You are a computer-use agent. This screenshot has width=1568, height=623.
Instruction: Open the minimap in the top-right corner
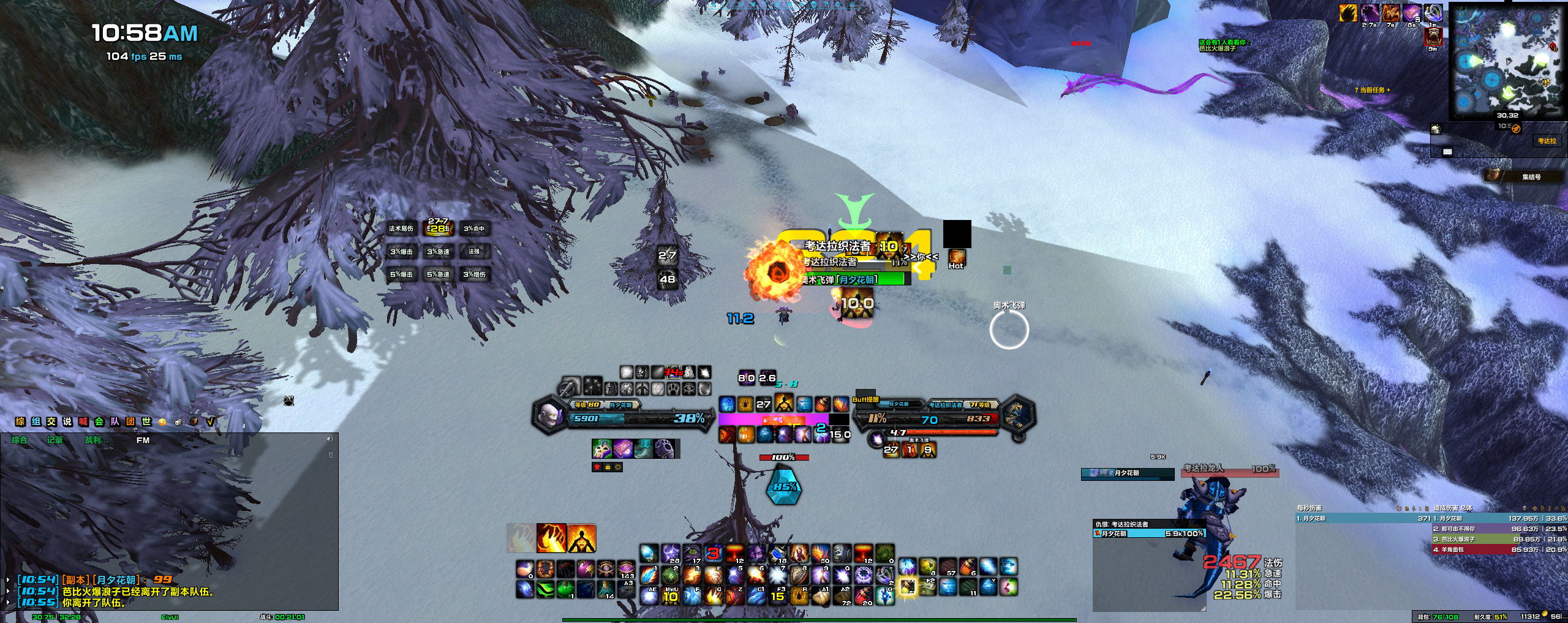pyautogui.click(x=1506, y=61)
